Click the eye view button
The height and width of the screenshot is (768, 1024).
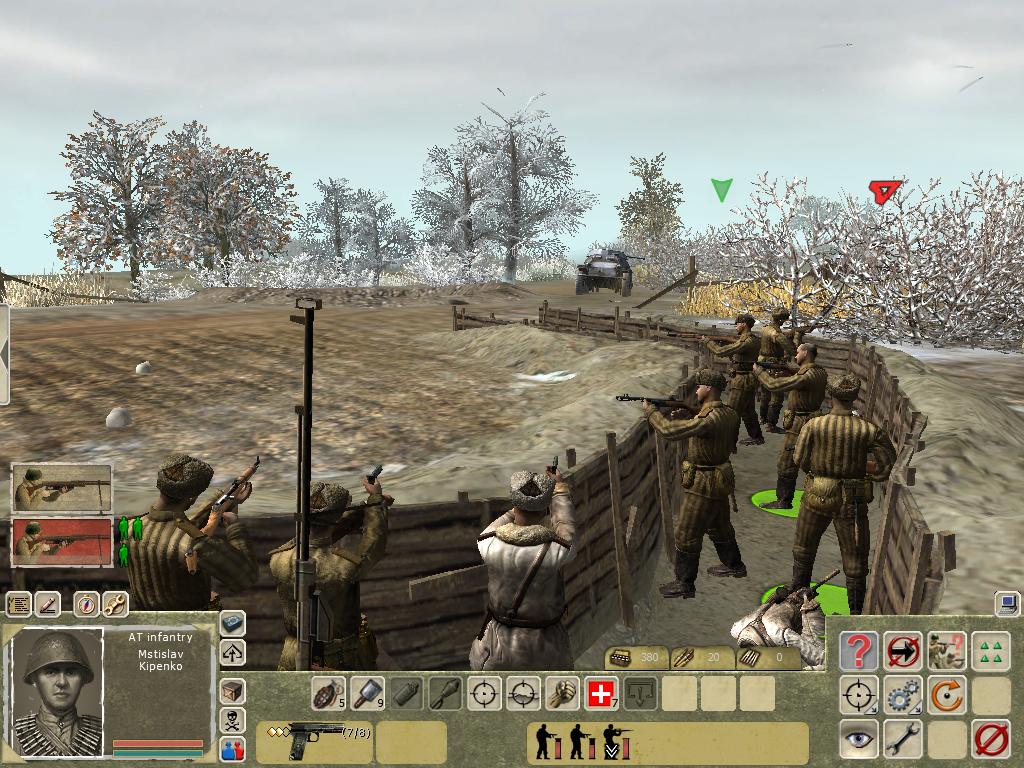tap(858, 740)
